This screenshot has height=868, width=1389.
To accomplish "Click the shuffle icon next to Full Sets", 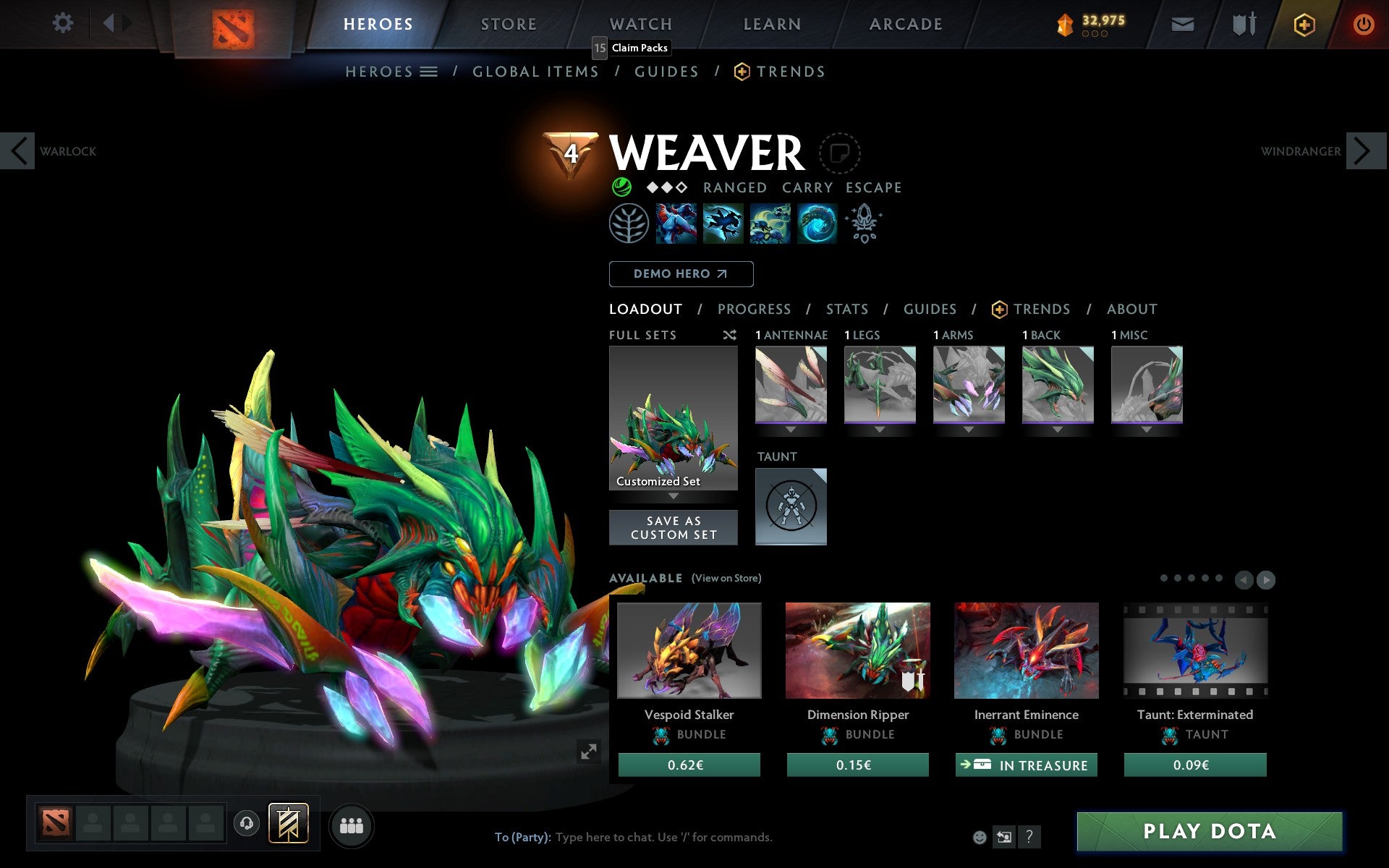I will (730, 335).
